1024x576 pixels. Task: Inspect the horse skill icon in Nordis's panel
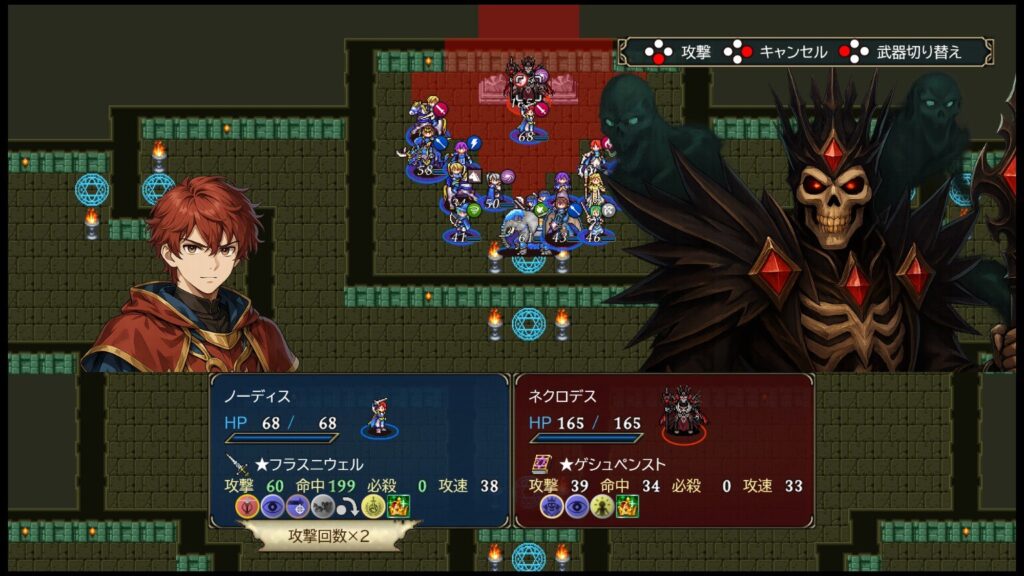[322, 506]
